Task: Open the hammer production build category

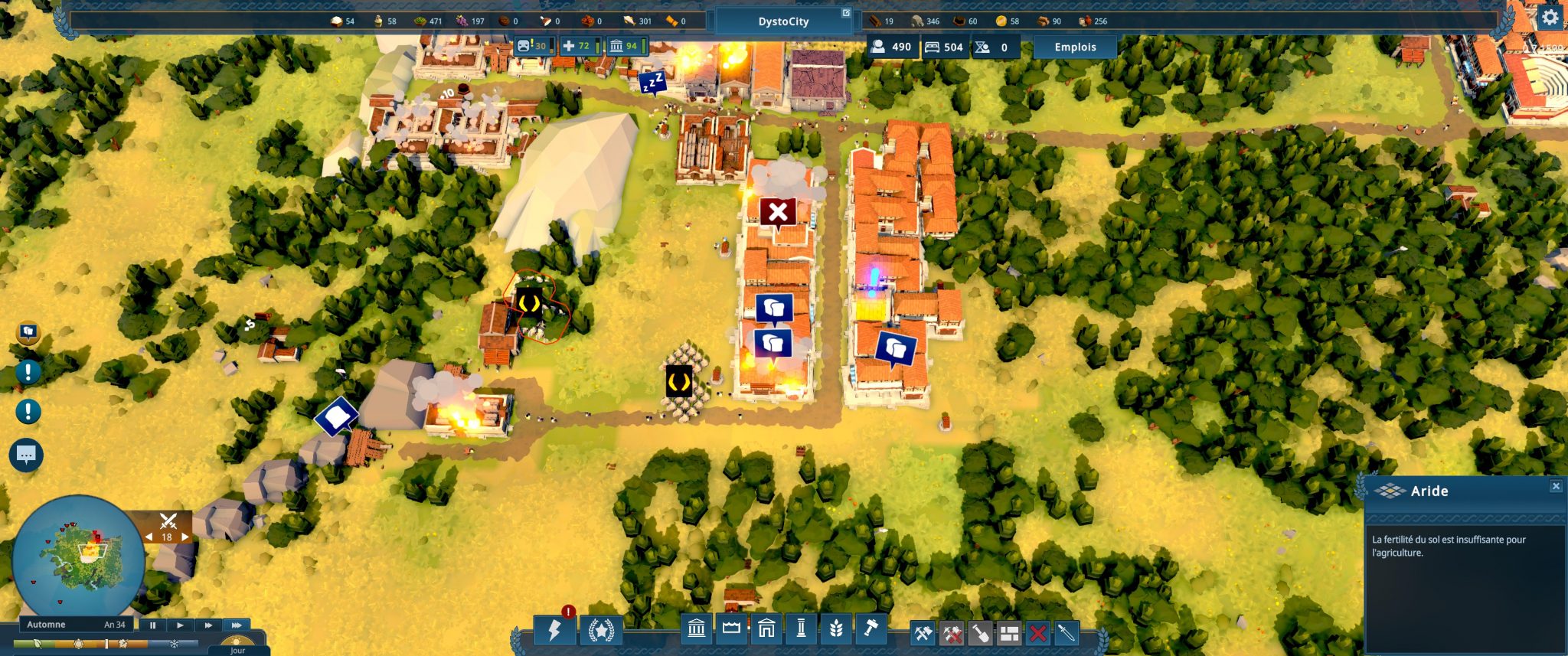Action: click(871, 628)
